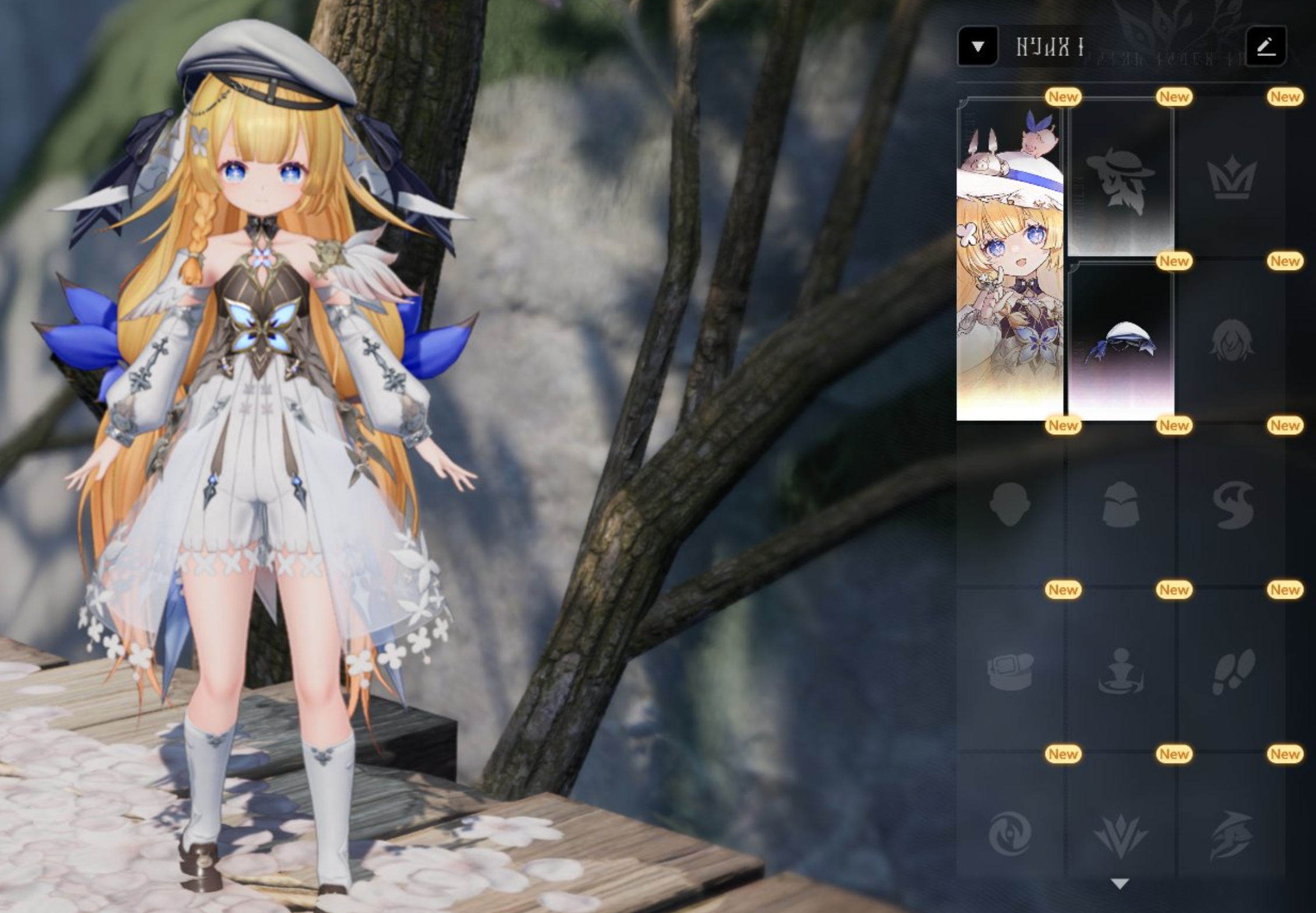Choose the winged helmet slot

(1231, 834)
